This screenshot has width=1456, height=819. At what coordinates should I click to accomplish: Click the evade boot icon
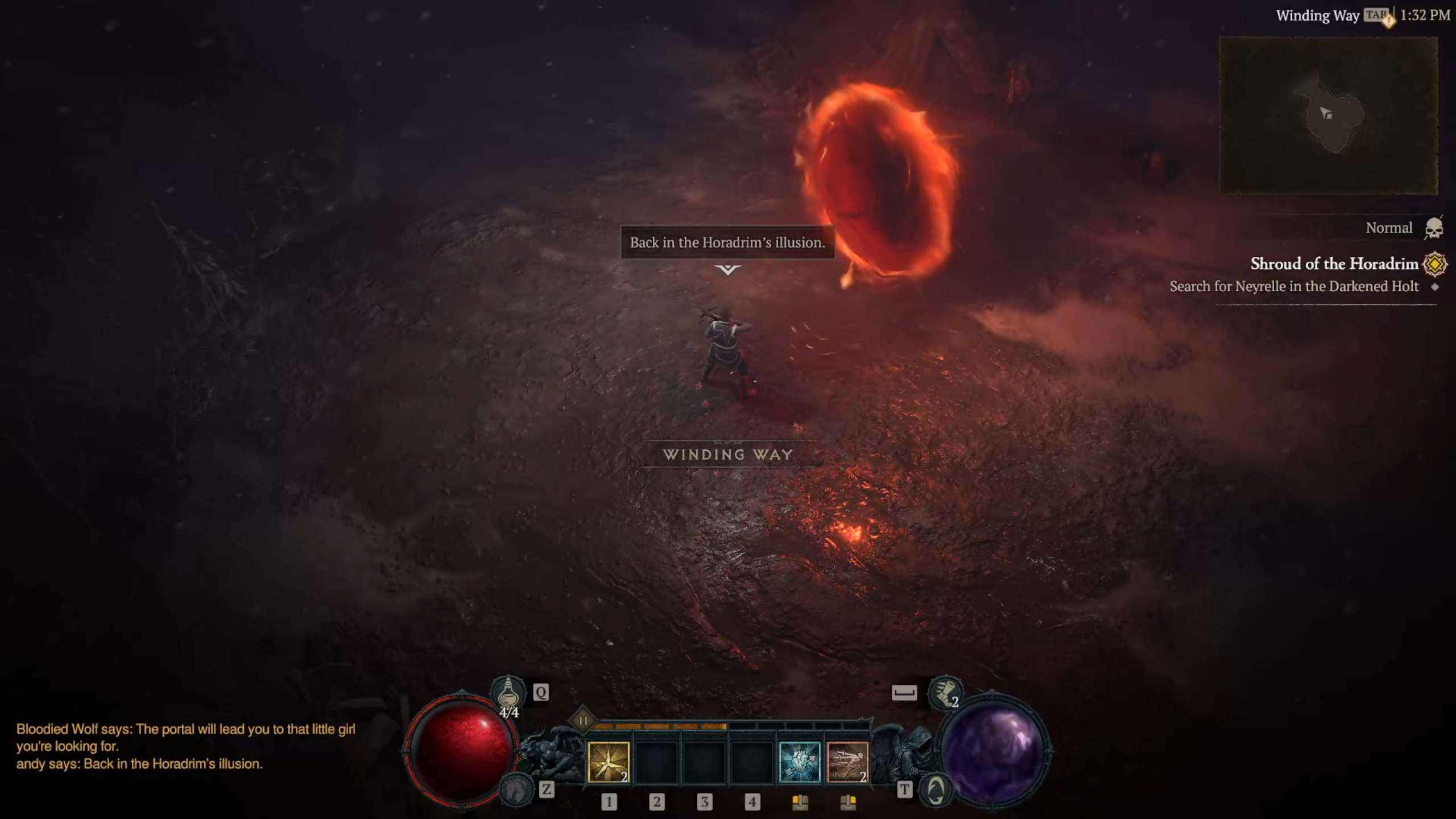[945, 693]
